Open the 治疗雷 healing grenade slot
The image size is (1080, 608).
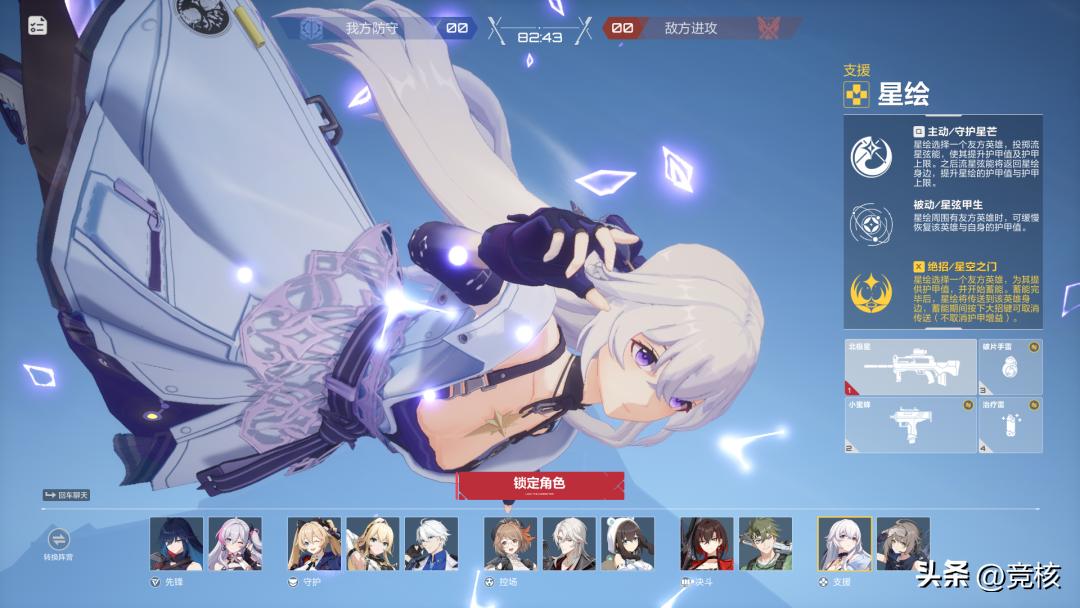1010,425
